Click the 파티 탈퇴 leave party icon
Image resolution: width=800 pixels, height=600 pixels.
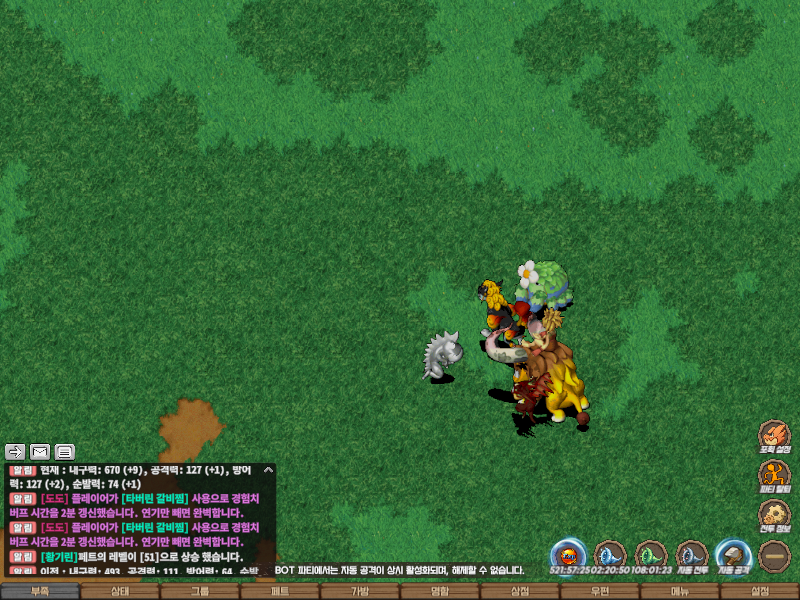coord(774,475)
